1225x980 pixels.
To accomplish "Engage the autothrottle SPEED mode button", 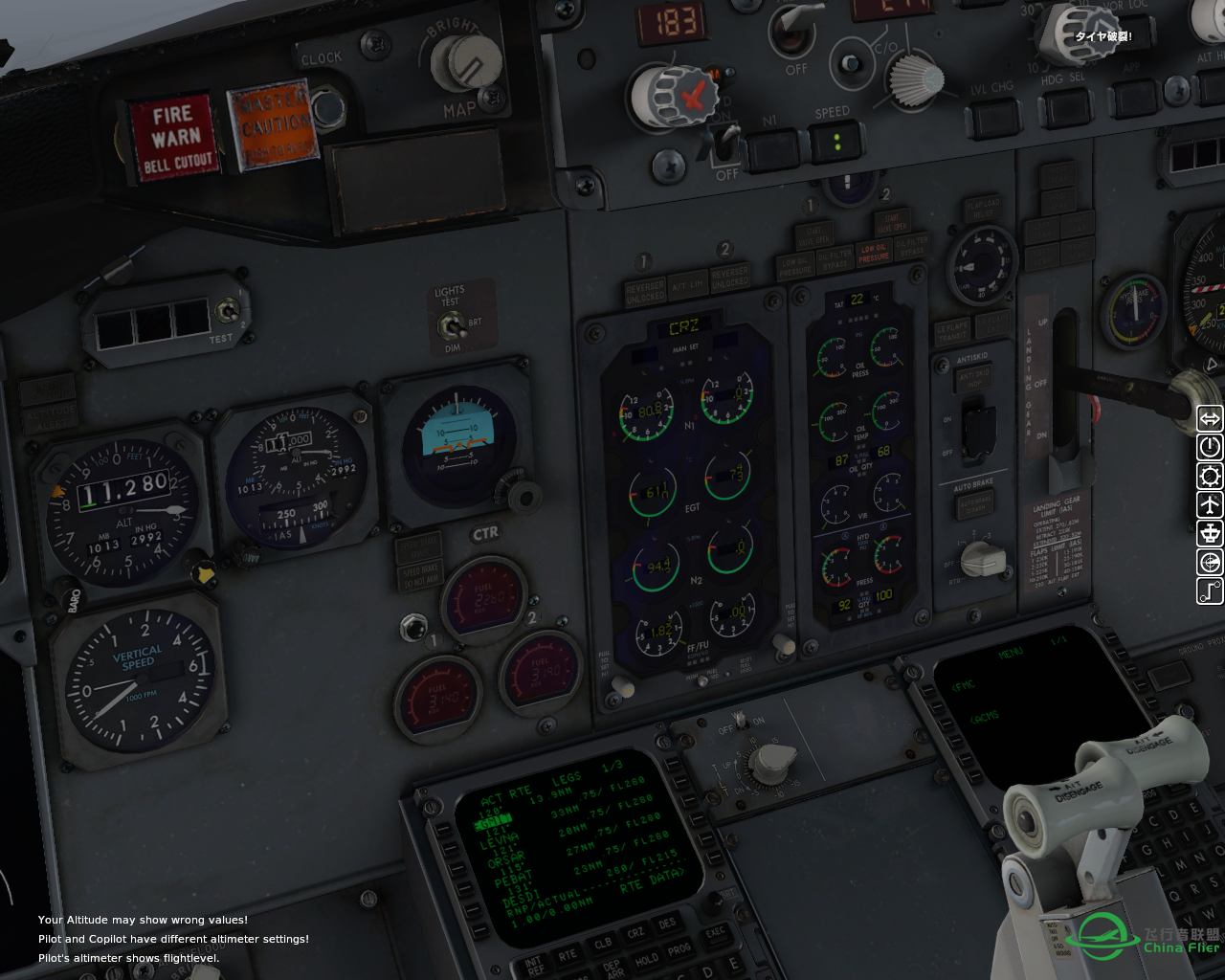I will click(x=835, y=144).
